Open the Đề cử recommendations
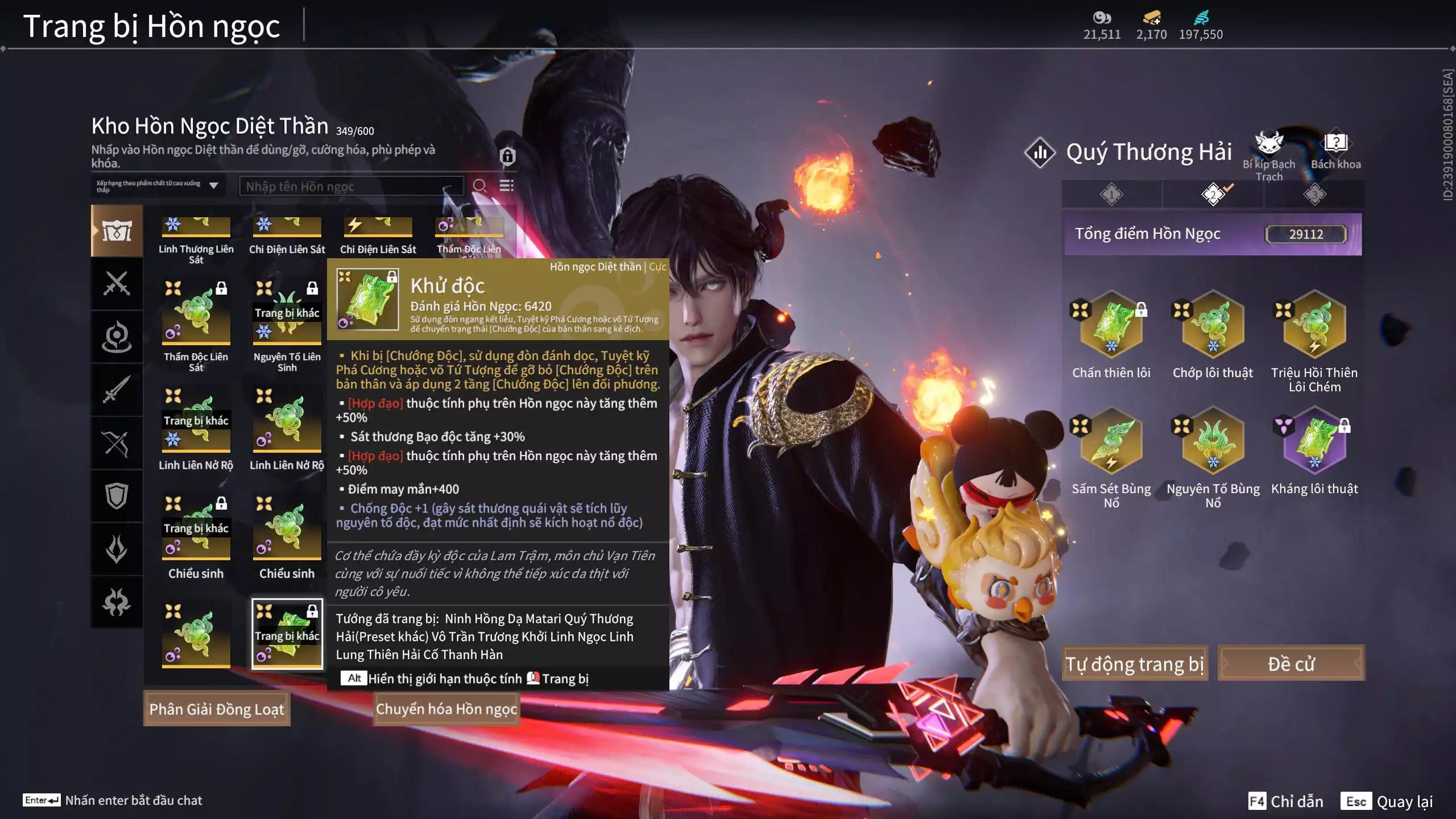 point(1290,663)
